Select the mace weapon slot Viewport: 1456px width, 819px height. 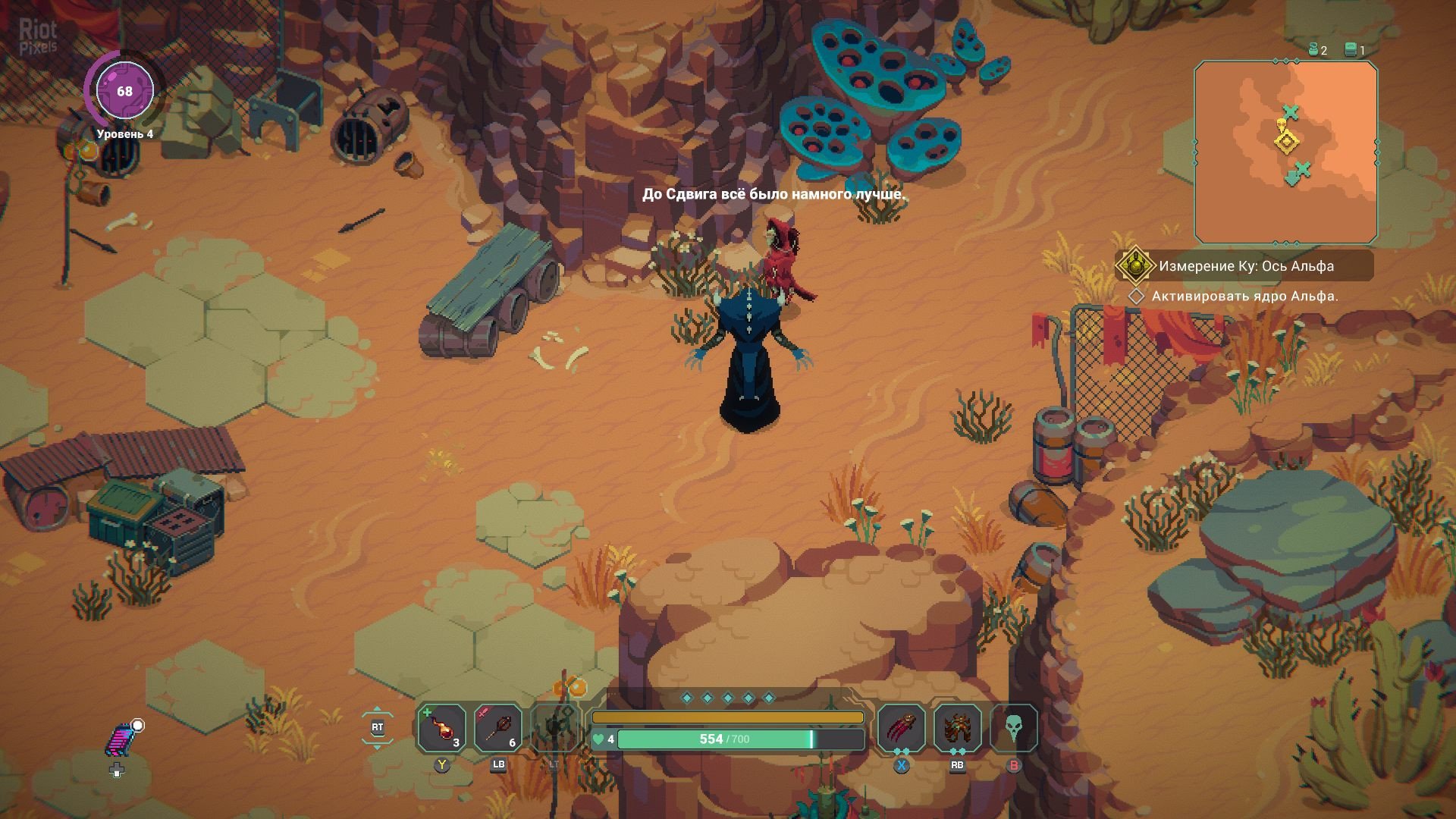498,728
